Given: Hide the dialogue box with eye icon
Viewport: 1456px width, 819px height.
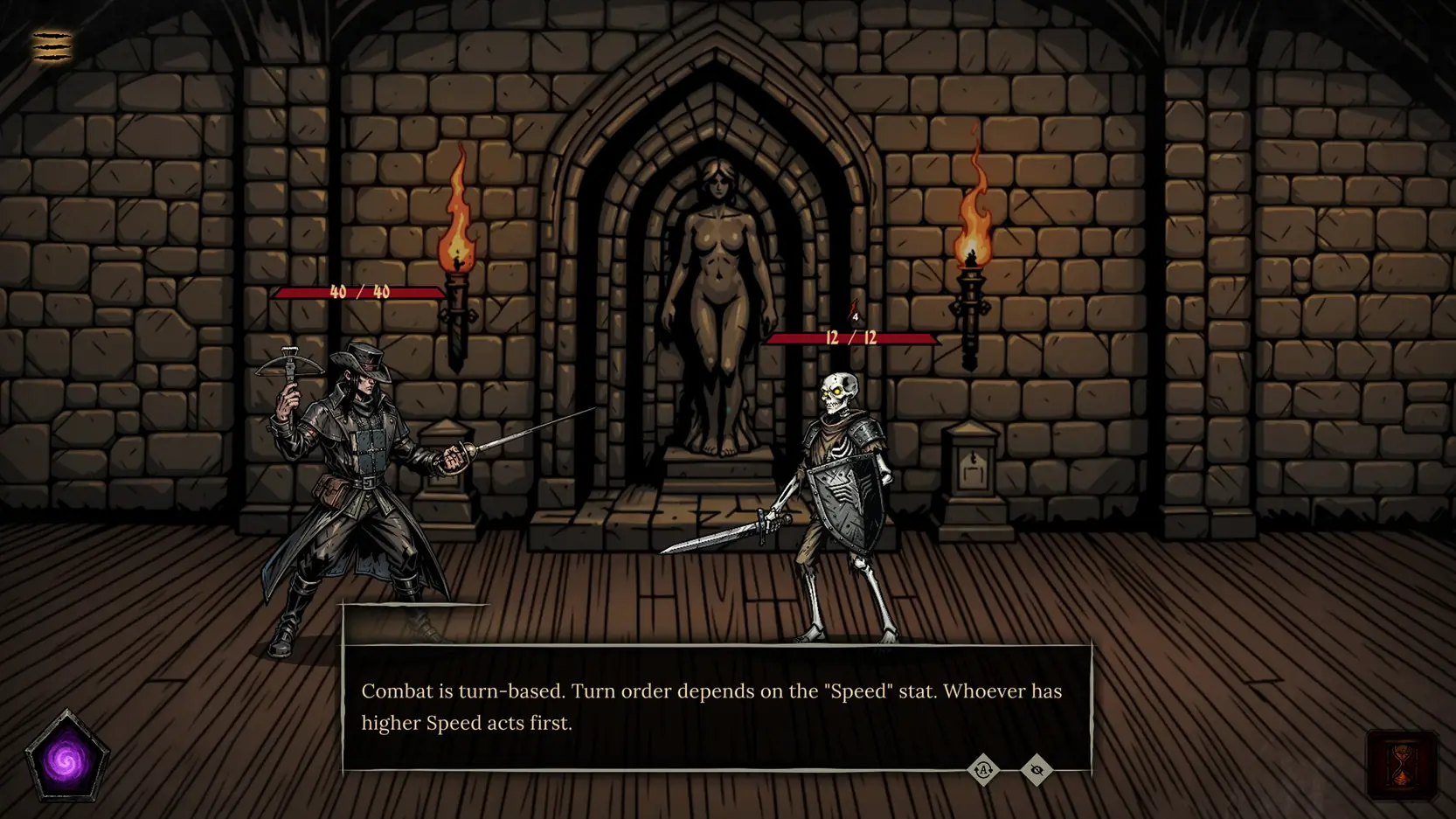Looking at the screenshot, I should (x=1037, y=770).
